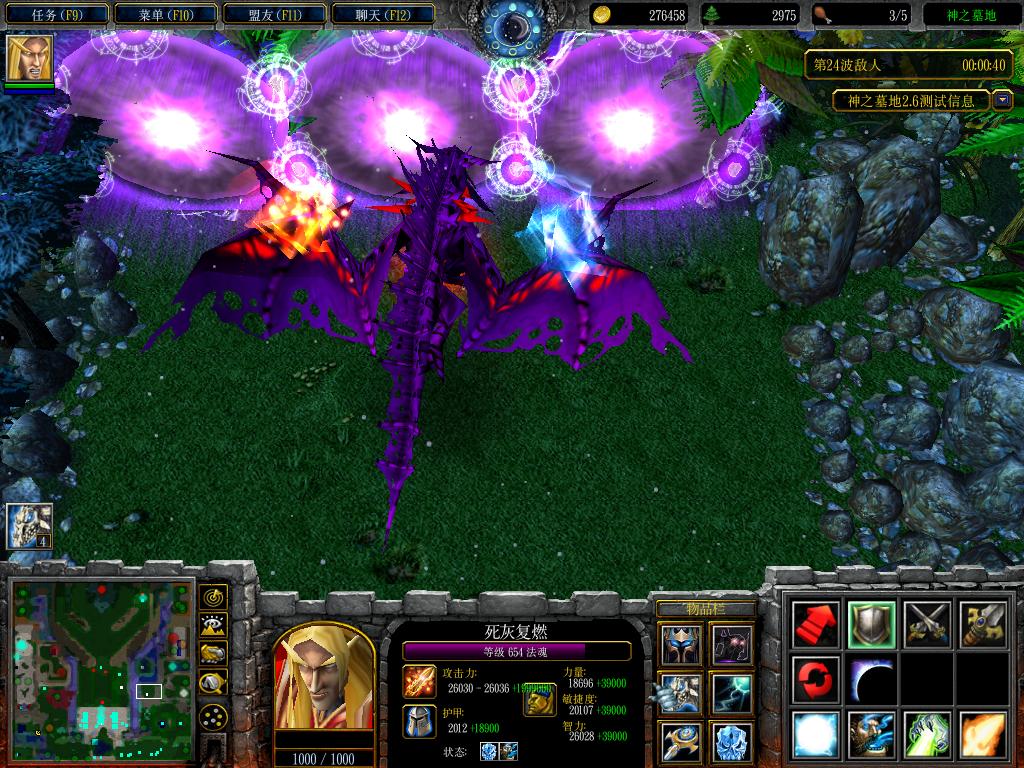
Task: Activate the red arrow command
Action: (815, 625)
